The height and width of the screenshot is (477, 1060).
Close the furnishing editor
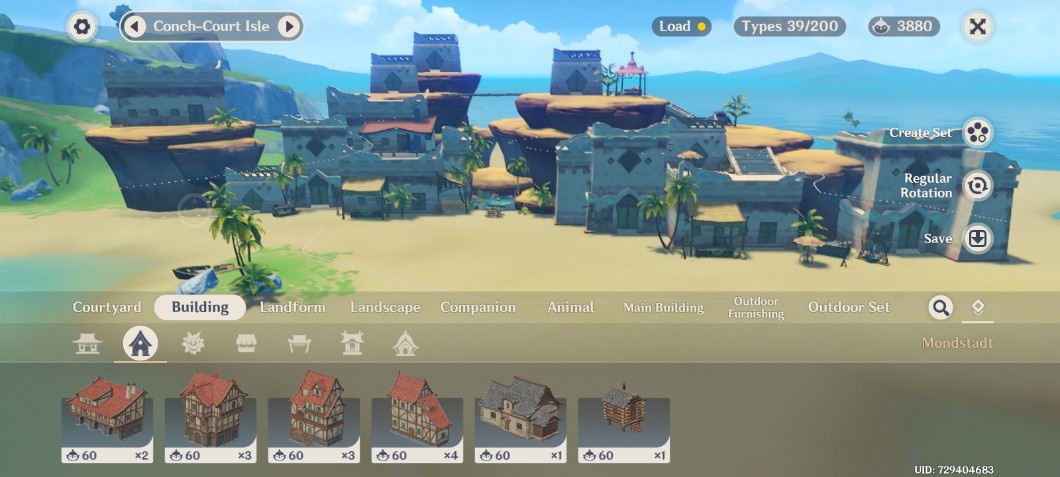point(978,27)
